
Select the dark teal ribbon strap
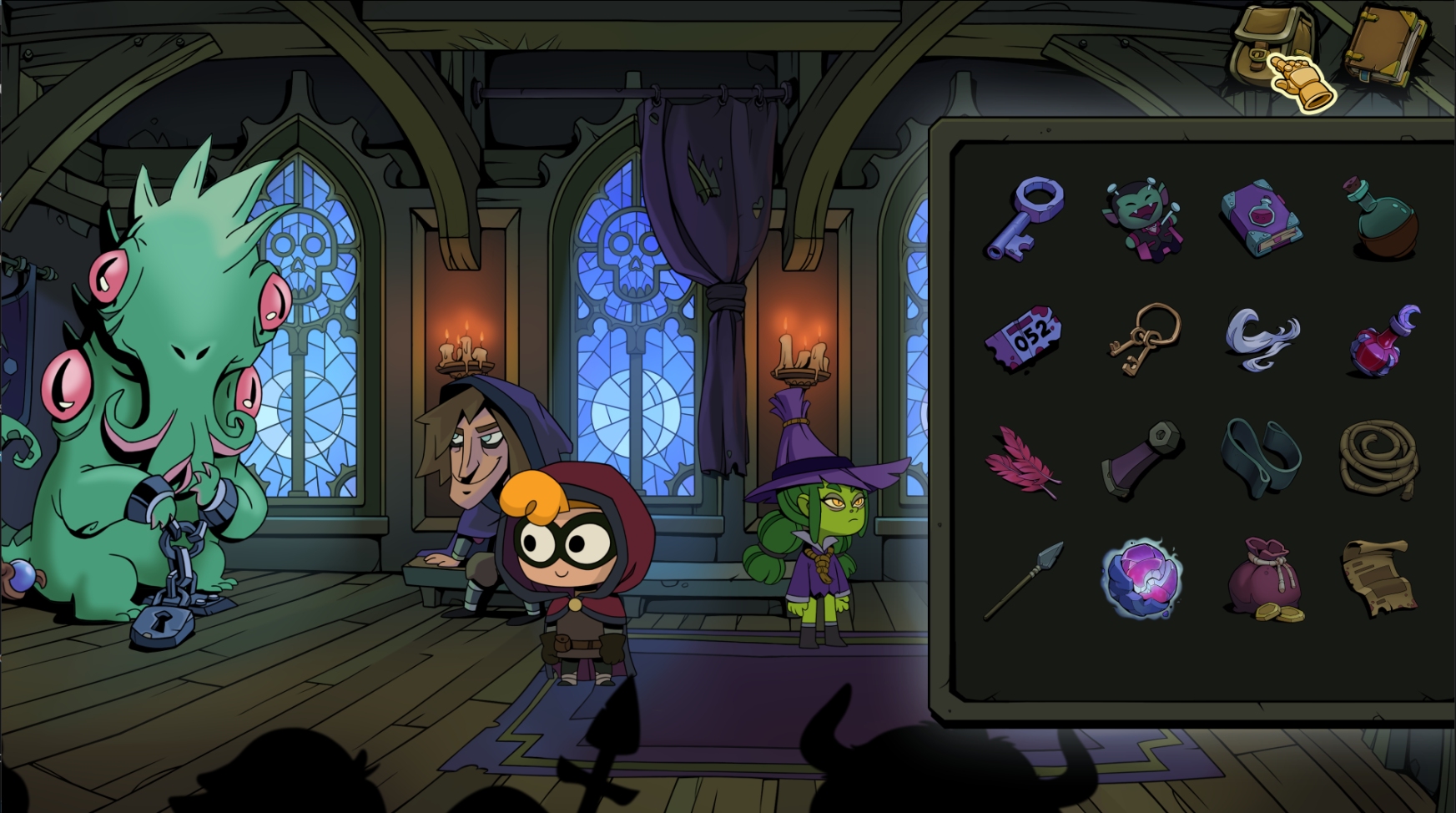point(1261,457)
